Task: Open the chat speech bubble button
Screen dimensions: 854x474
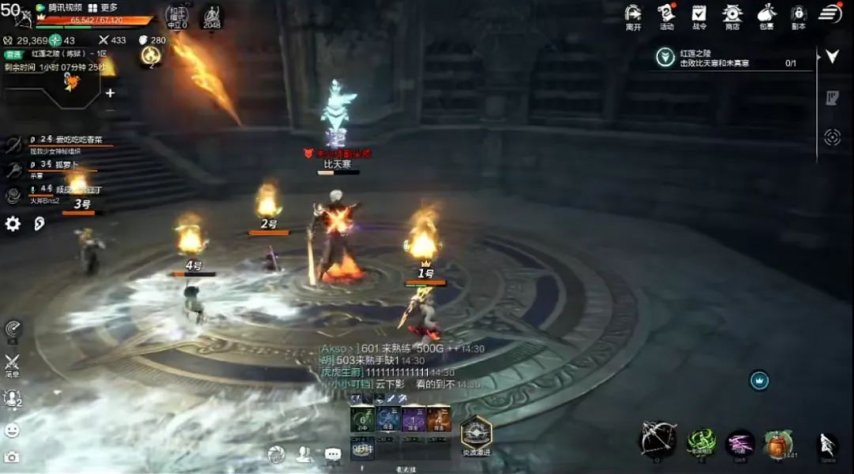Action: 332,454
